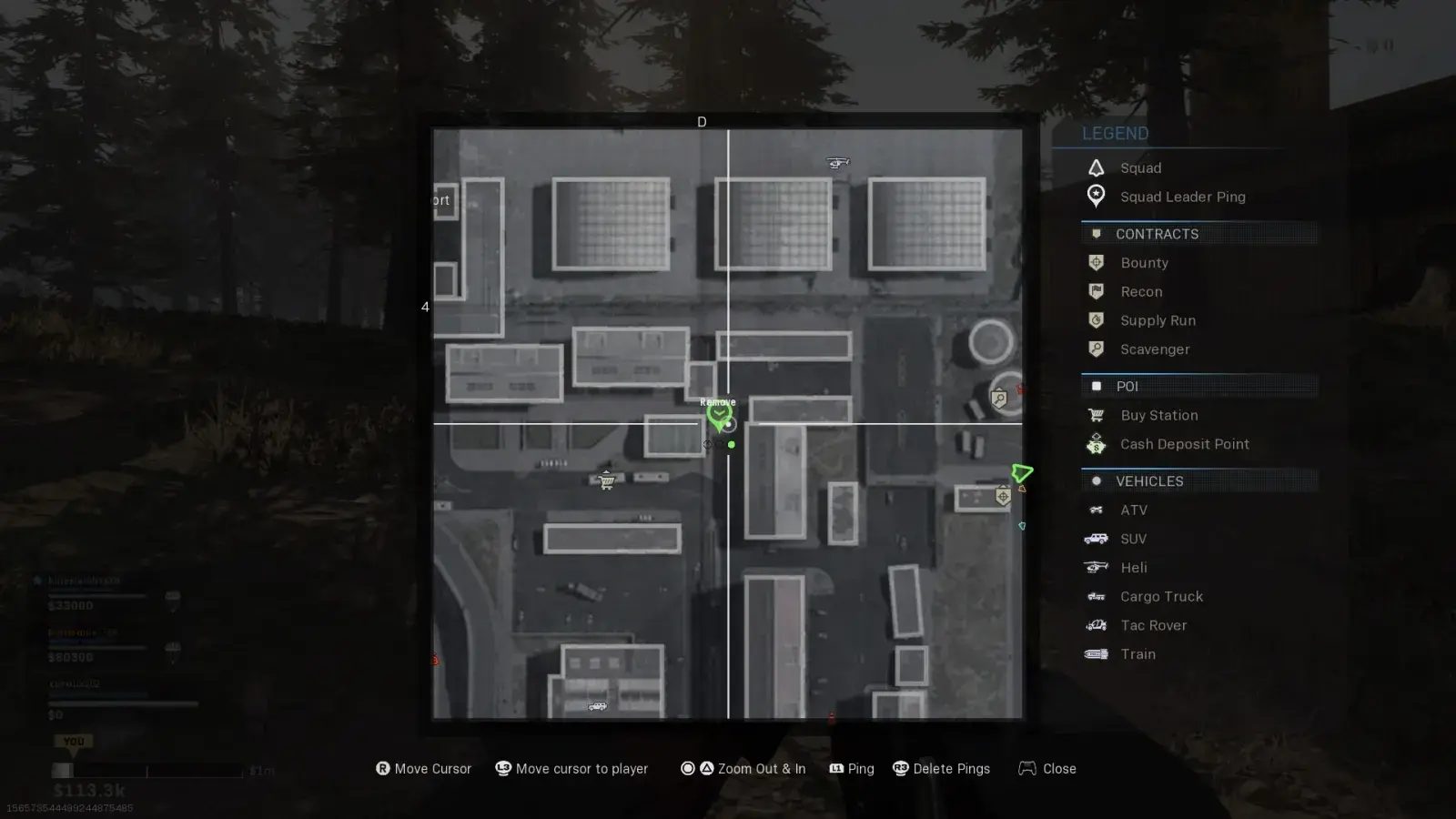Select the SUV vehicle marker on the map
This screenshot has height=819, width=1456.
597,706
